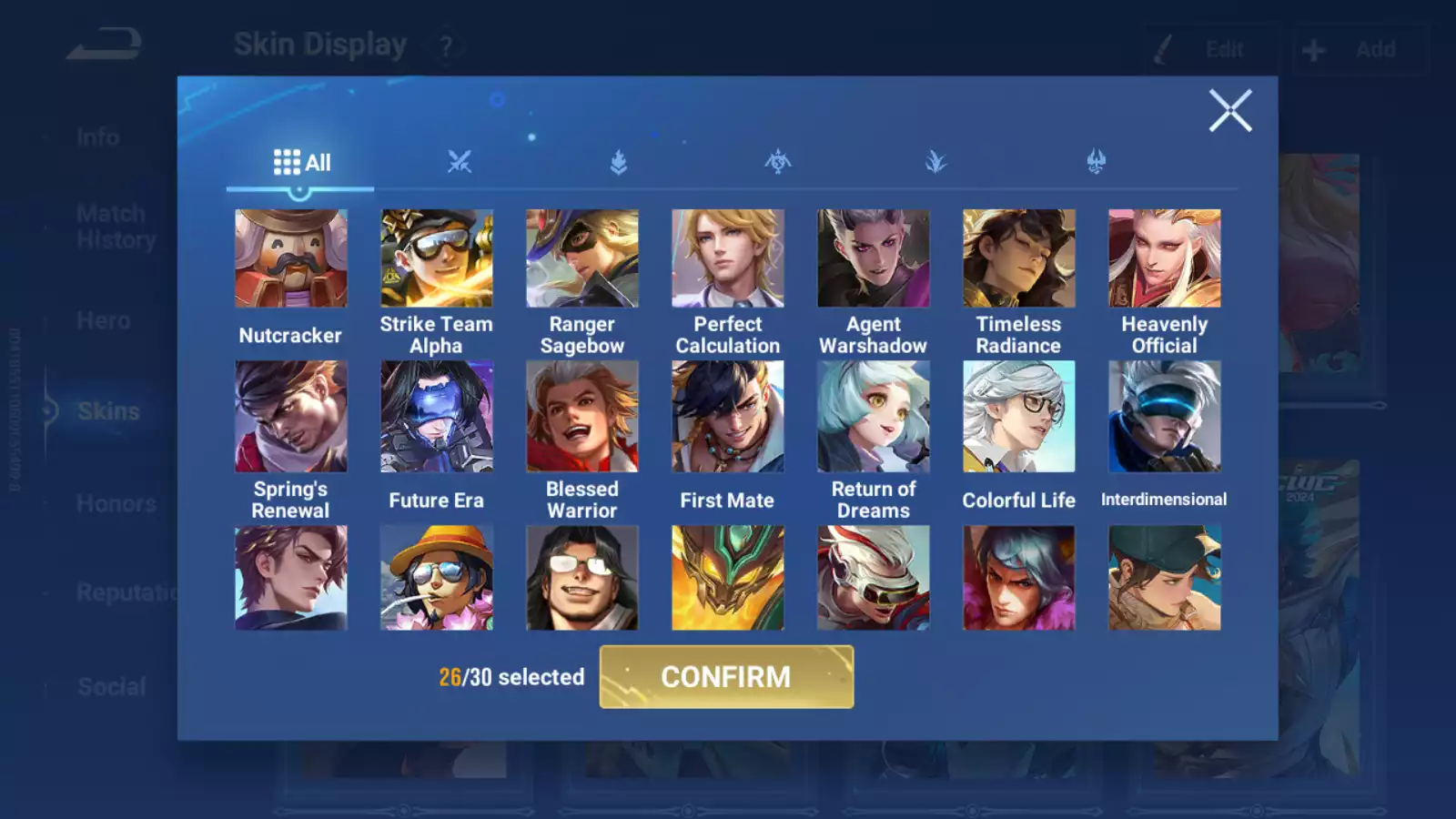Select the Colorful Life skin
This screenshot has width=1456, height=819.
point(1019,417)
